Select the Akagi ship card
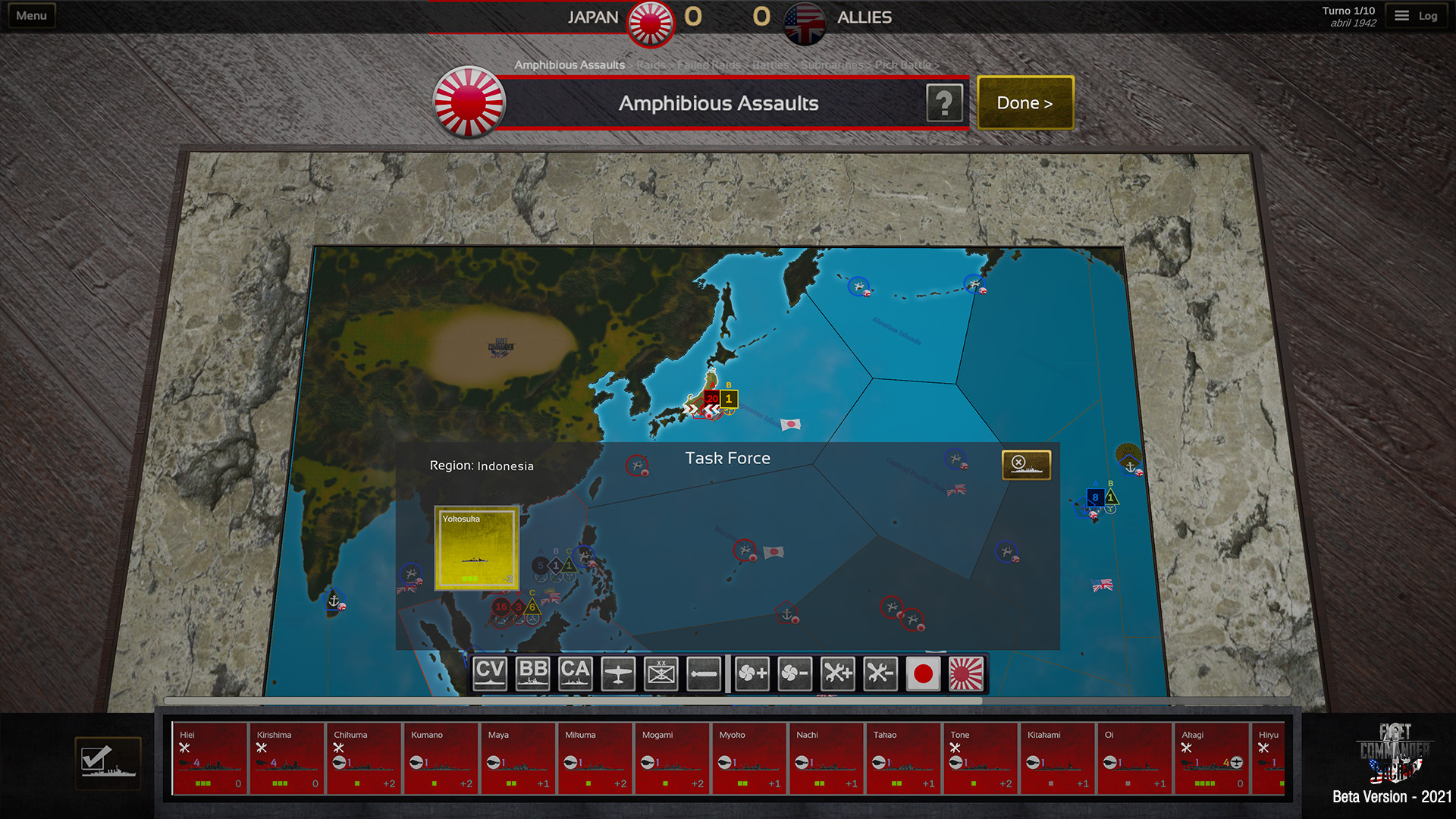This screenshot has height=819, width=1456. [1210, 758]
